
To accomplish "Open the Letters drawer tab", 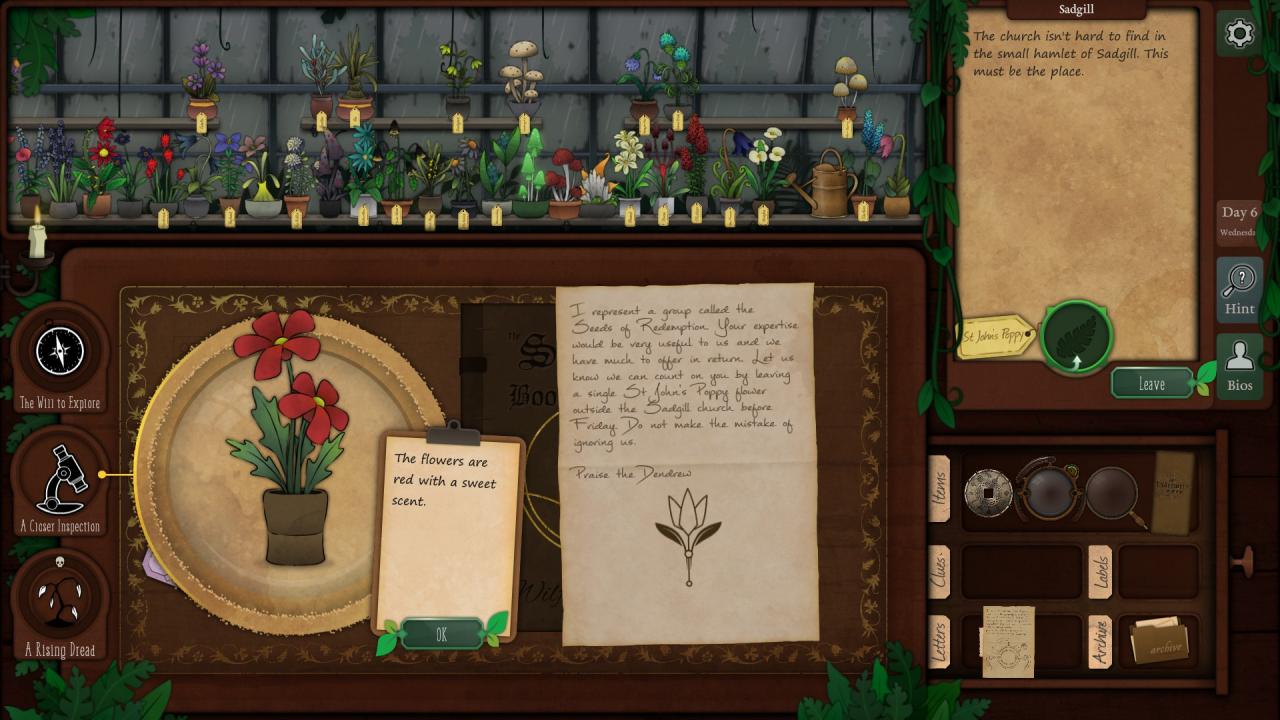I will tap(939, 641).
